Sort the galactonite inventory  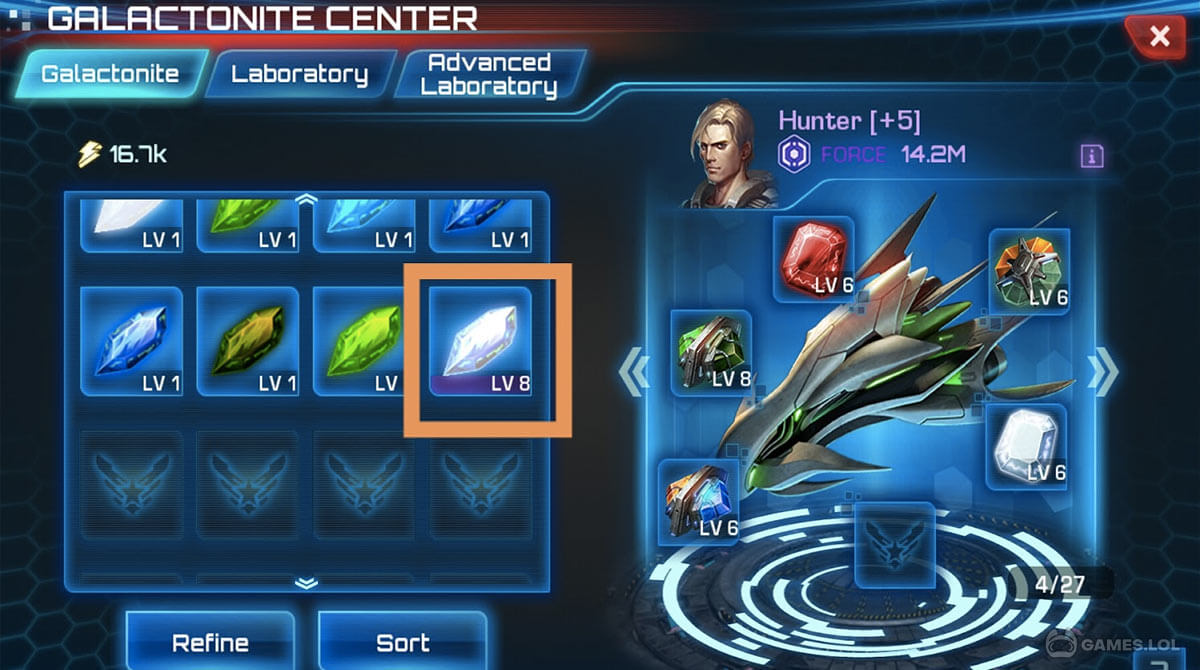coord(402,642)
